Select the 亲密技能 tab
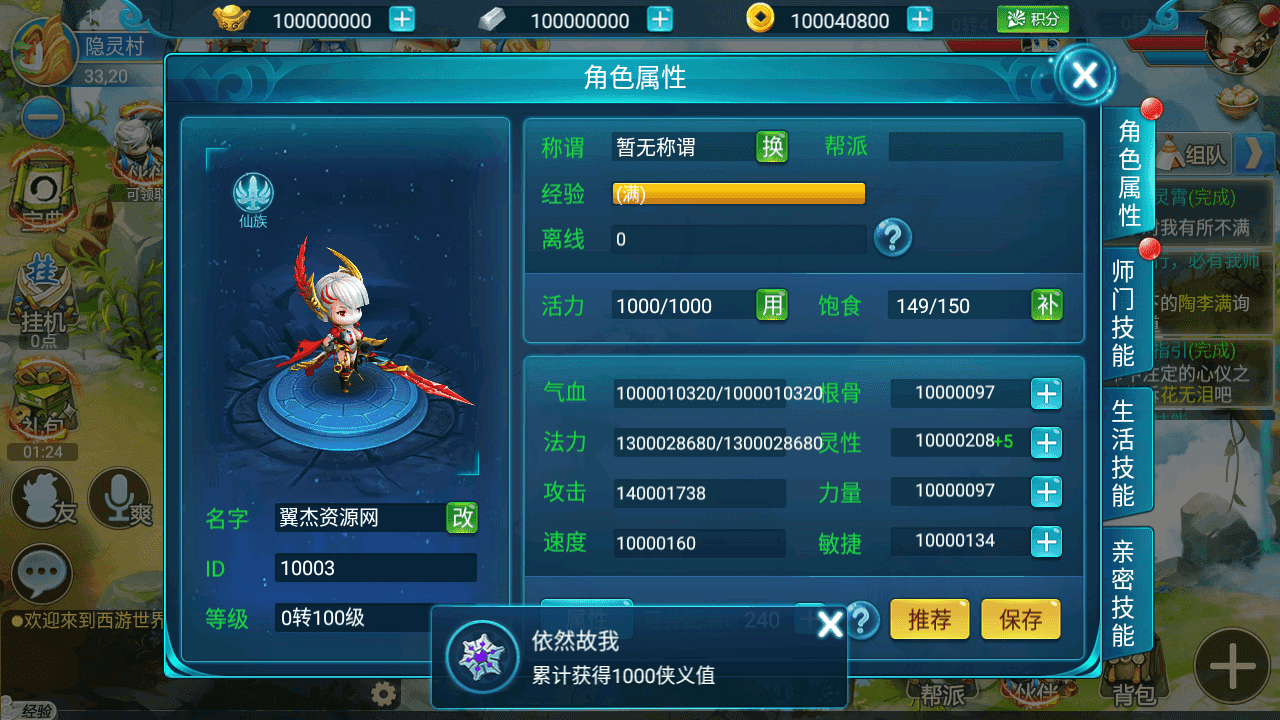This screenshot has height=720, width=1280. (x=1125, y=592)
